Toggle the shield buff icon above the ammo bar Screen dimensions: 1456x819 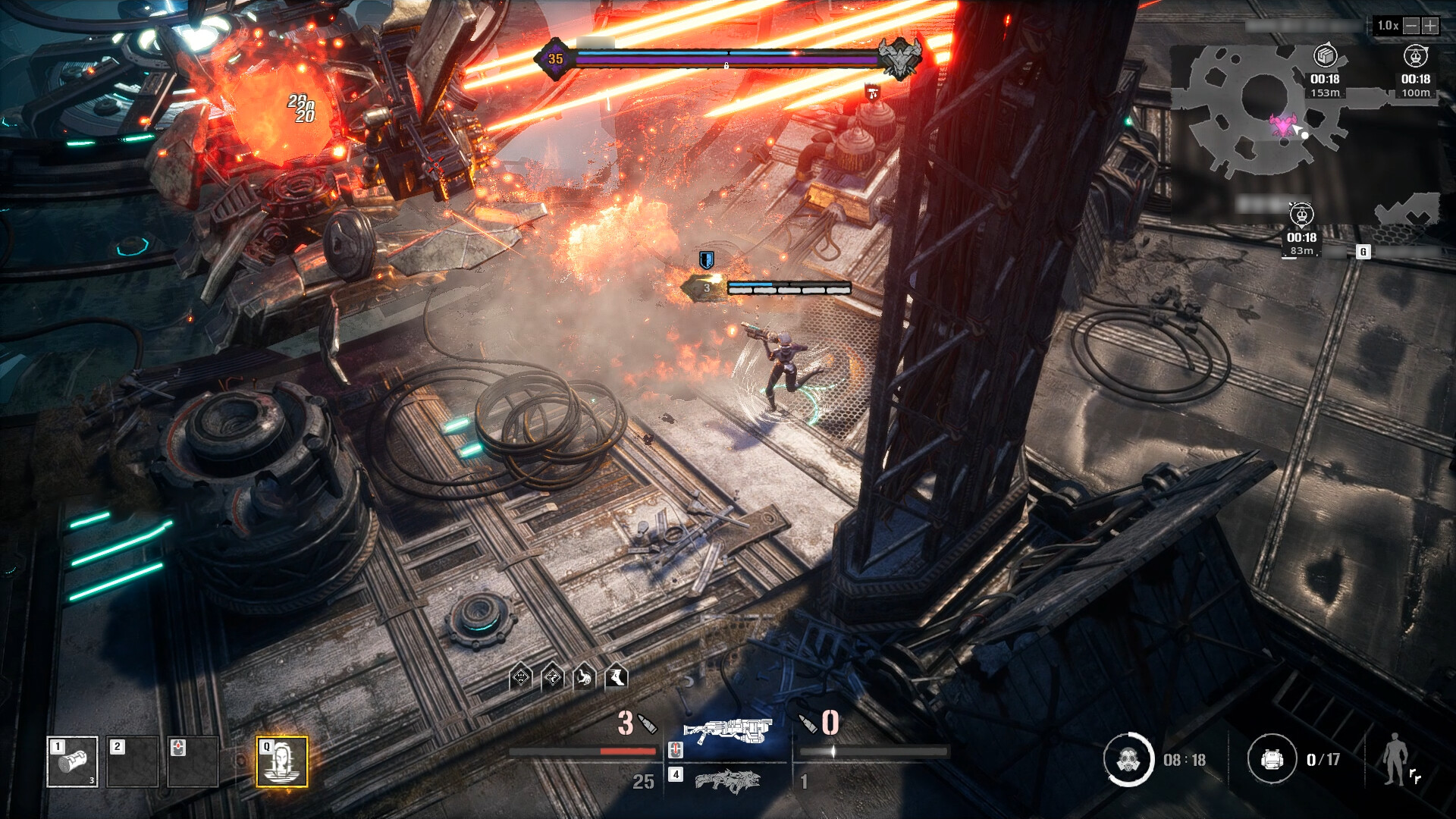click(520, 677)
